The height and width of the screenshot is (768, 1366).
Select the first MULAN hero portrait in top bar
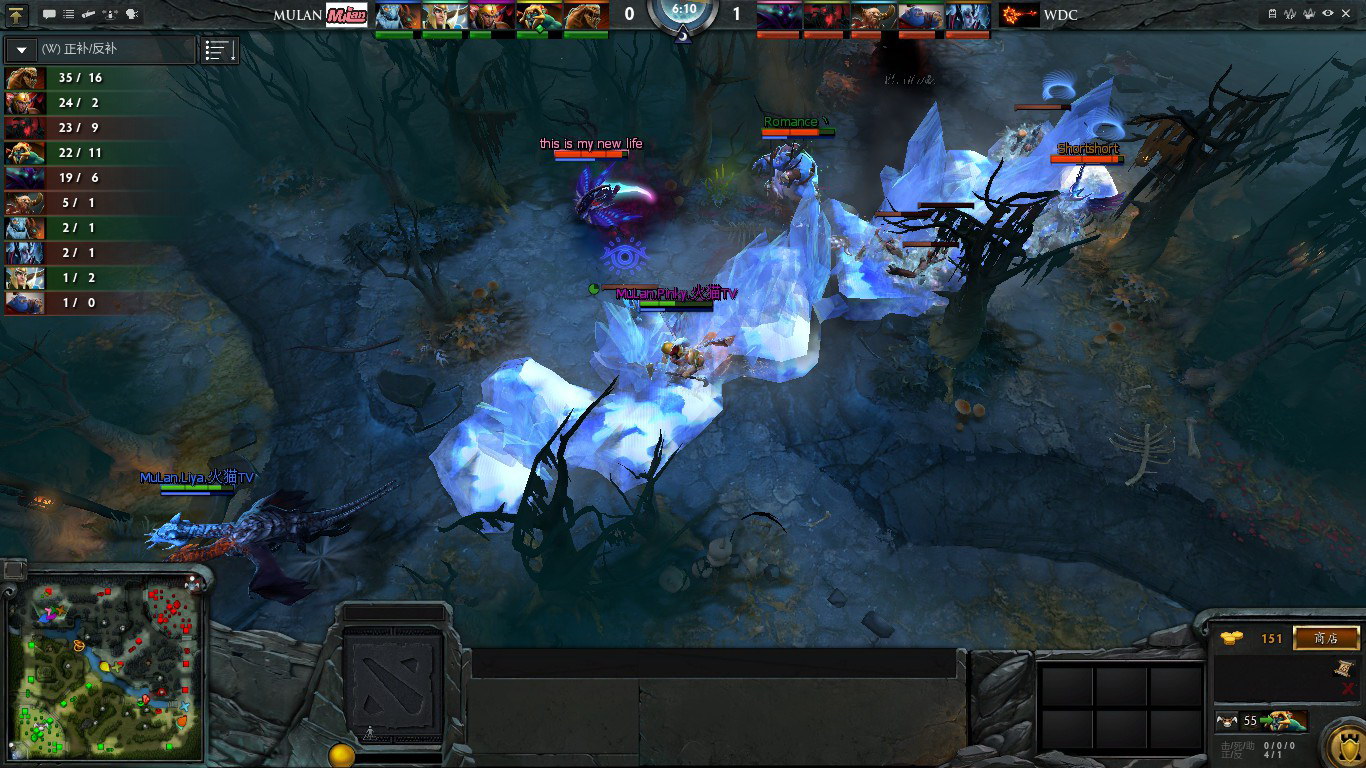[x=397, y=15]
